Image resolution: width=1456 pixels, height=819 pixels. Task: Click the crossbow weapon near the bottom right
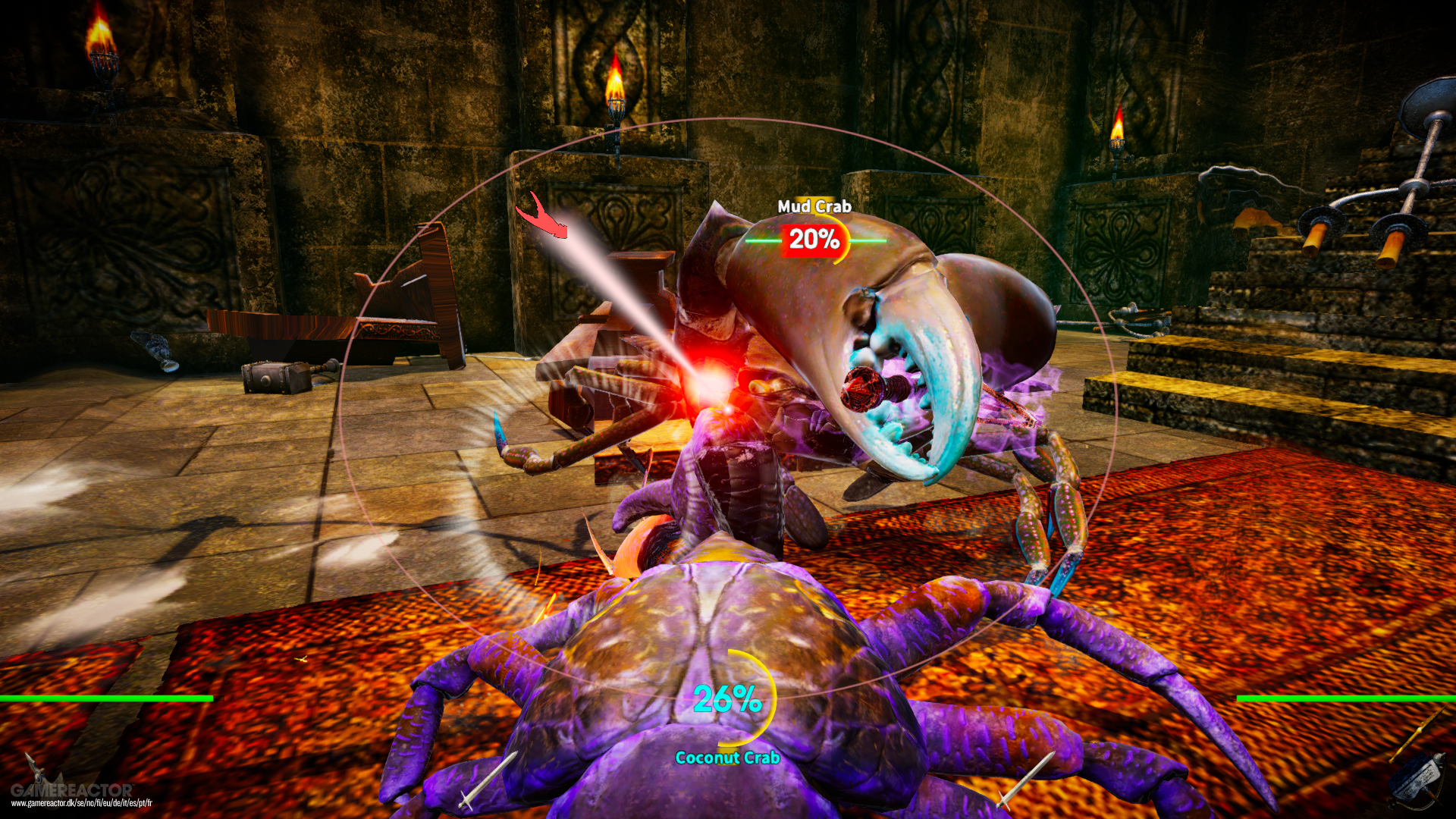1418,781
